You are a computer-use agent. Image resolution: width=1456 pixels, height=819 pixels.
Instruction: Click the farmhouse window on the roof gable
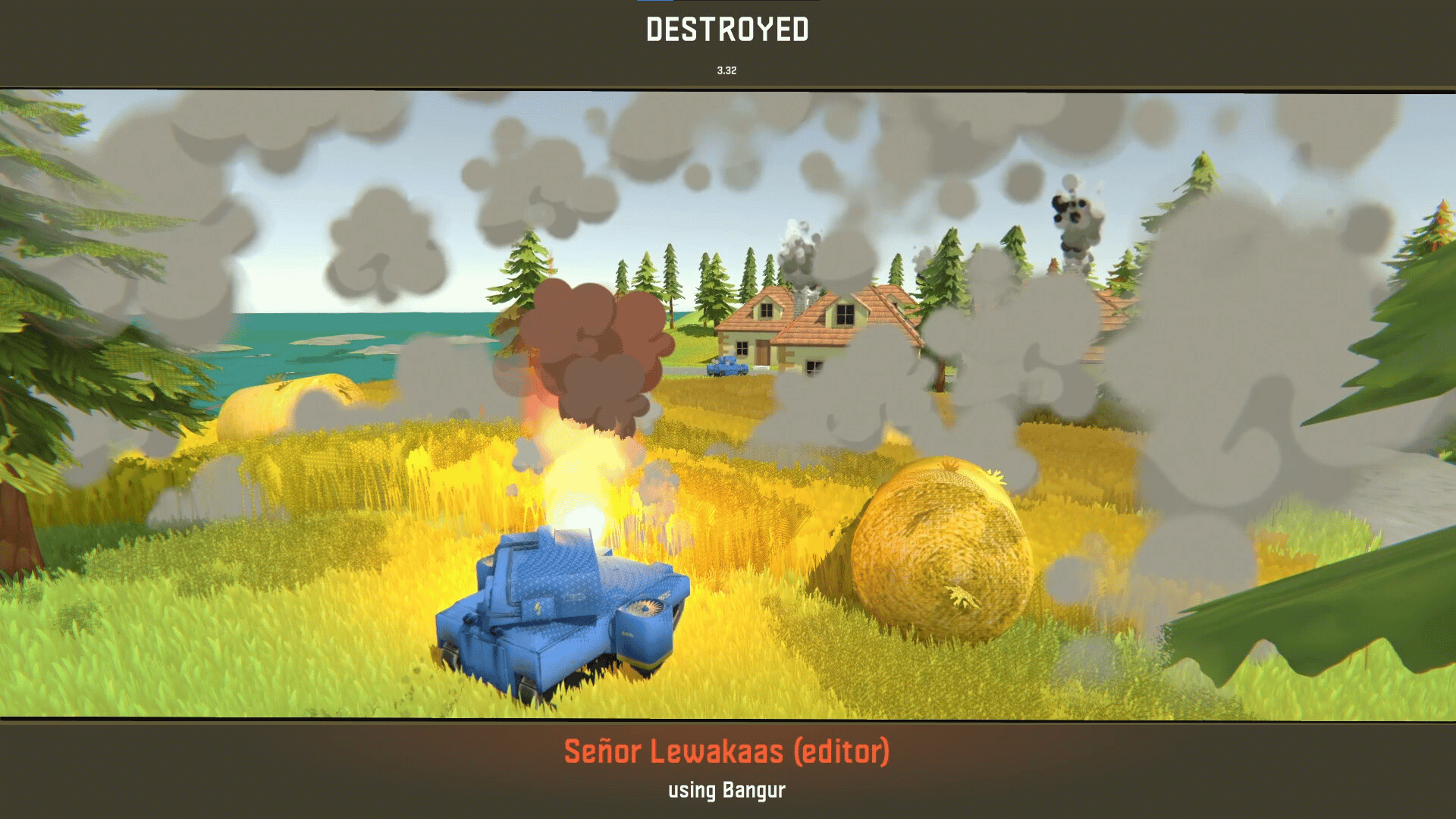(766, 311)
